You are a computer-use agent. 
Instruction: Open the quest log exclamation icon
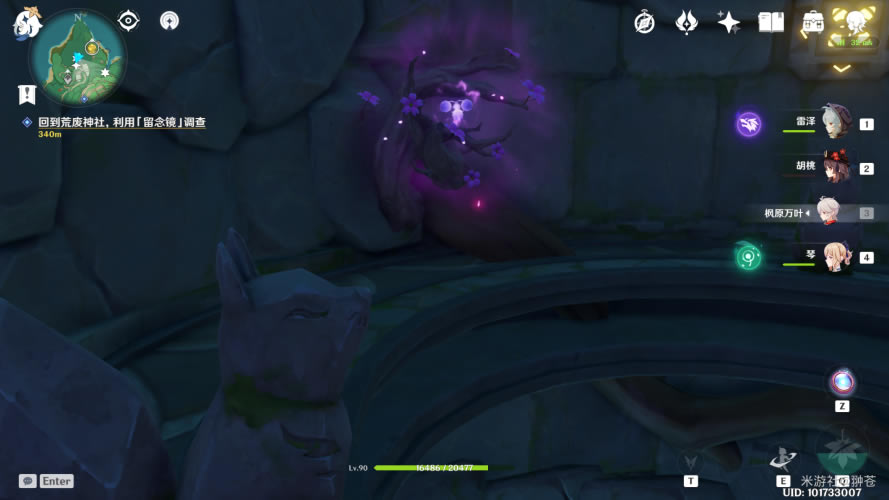point(27,94)
